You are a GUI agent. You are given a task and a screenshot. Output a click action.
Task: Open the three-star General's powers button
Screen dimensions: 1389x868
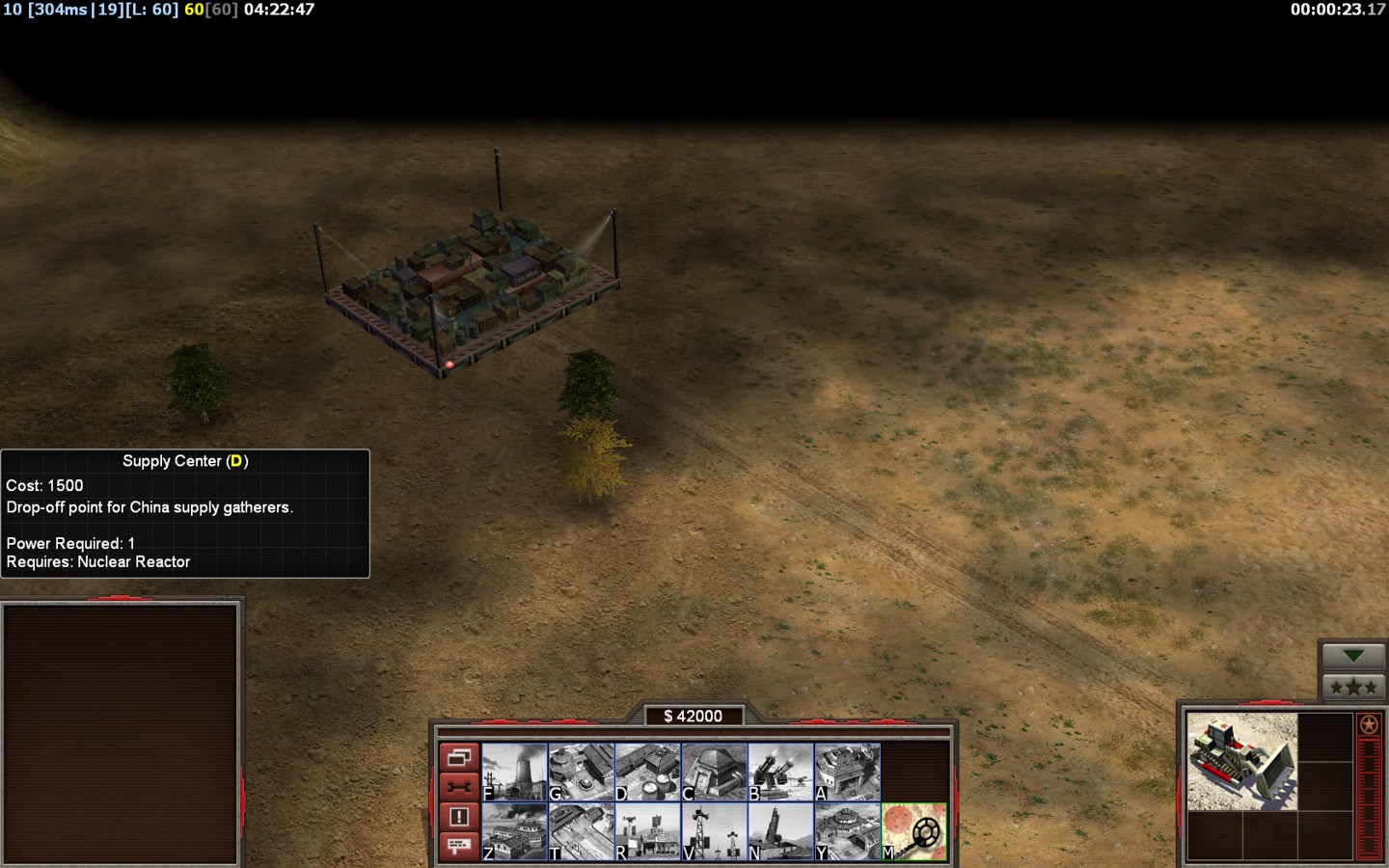[x=1353, y=687]
